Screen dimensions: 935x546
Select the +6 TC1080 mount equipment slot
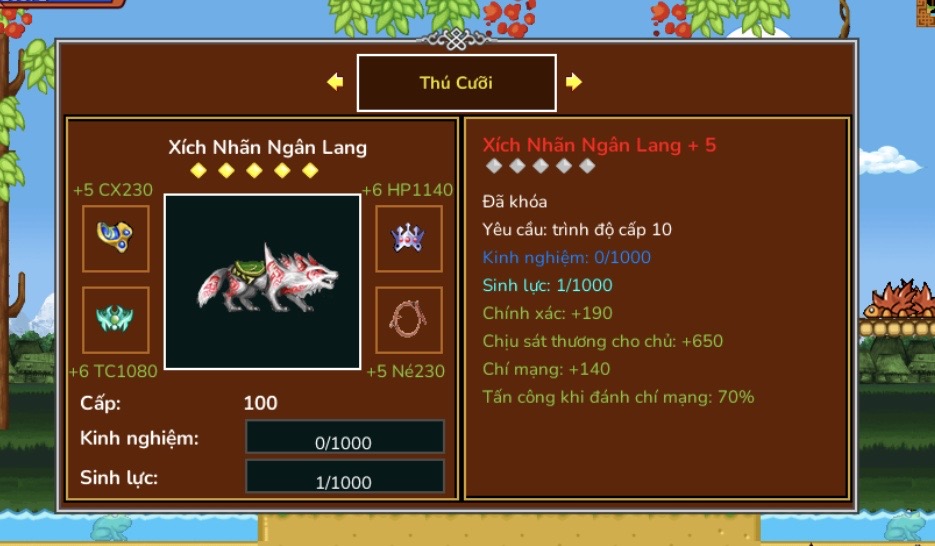pos(116,320)
